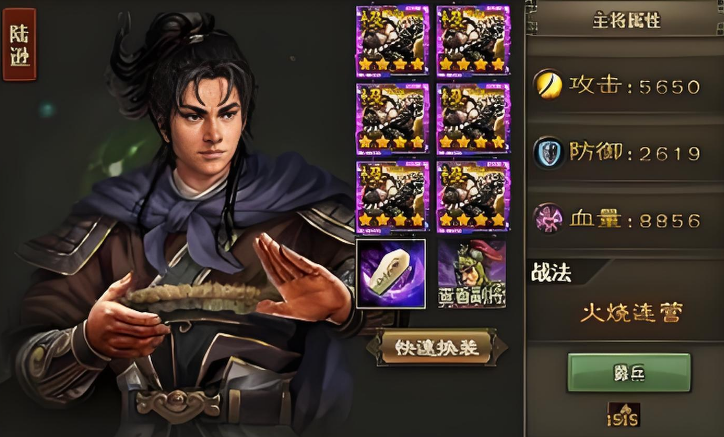The height and width of the screenshot is (437, 724).
Task: Select the purple token item slot
Action: point(391,273)
